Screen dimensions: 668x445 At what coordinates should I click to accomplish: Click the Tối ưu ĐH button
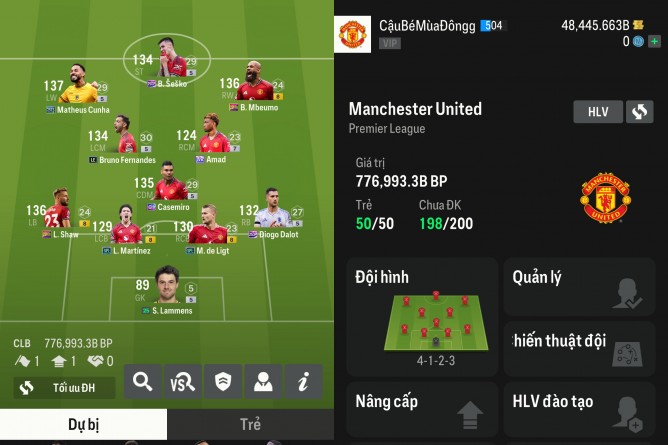click(x=64, y=387)
